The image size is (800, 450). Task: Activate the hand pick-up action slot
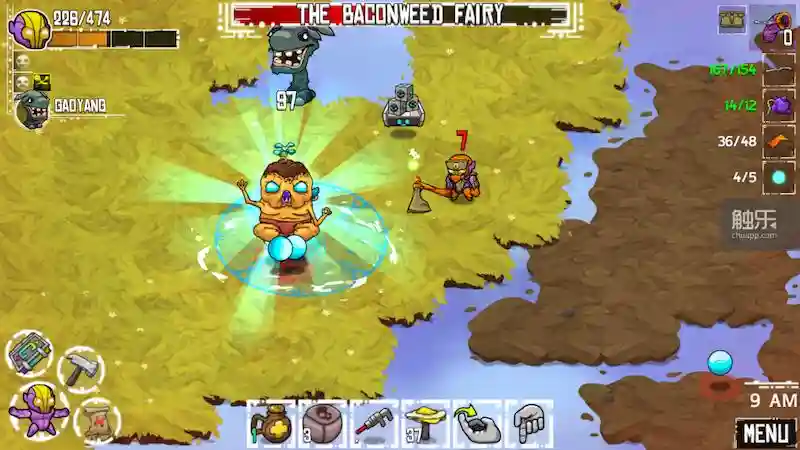click(x=478, y=424)
